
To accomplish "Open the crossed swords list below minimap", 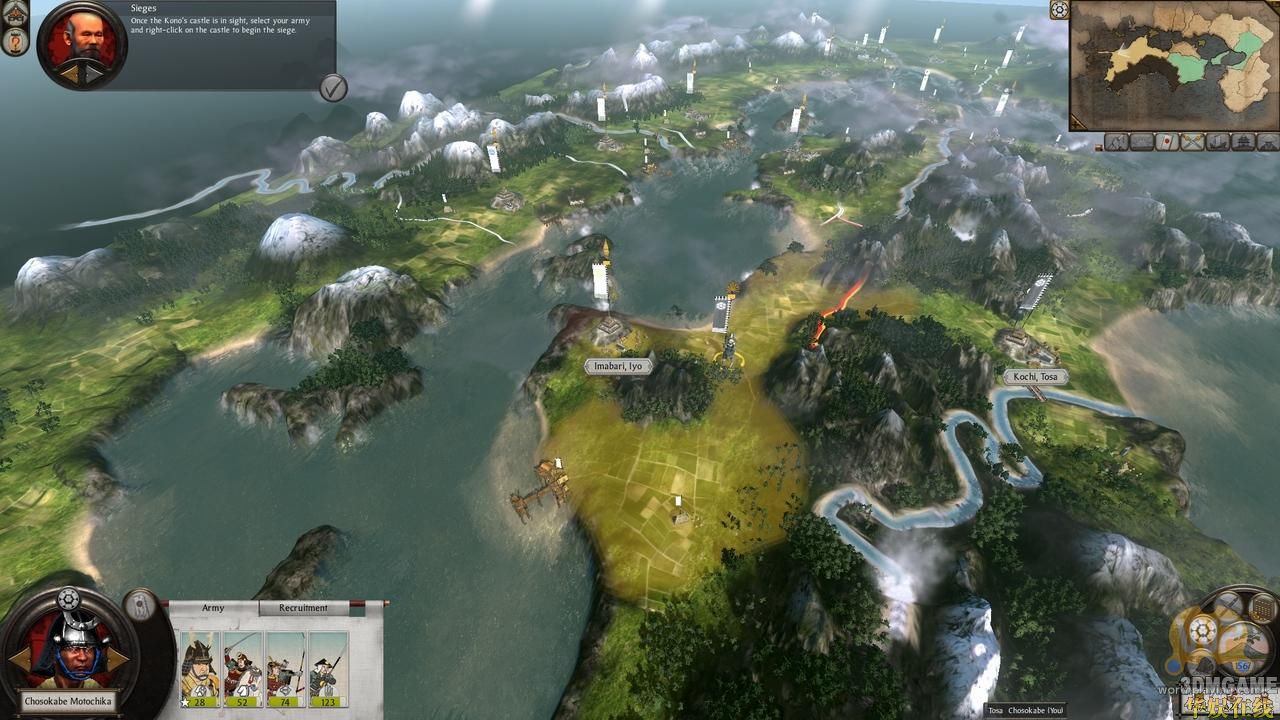I will [1191, 142].
